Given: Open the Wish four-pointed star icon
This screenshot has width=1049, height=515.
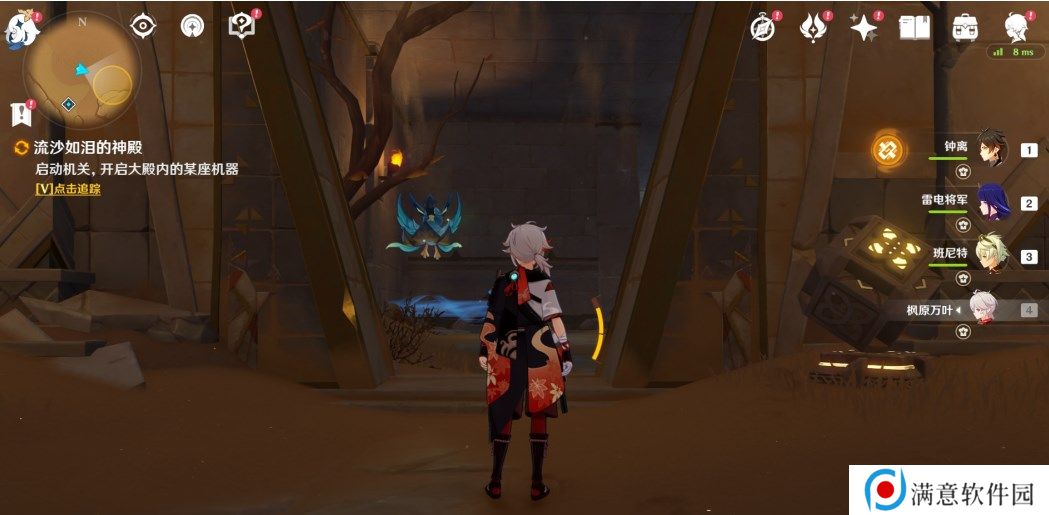Looking at the screenshot, I should point(863,28).
